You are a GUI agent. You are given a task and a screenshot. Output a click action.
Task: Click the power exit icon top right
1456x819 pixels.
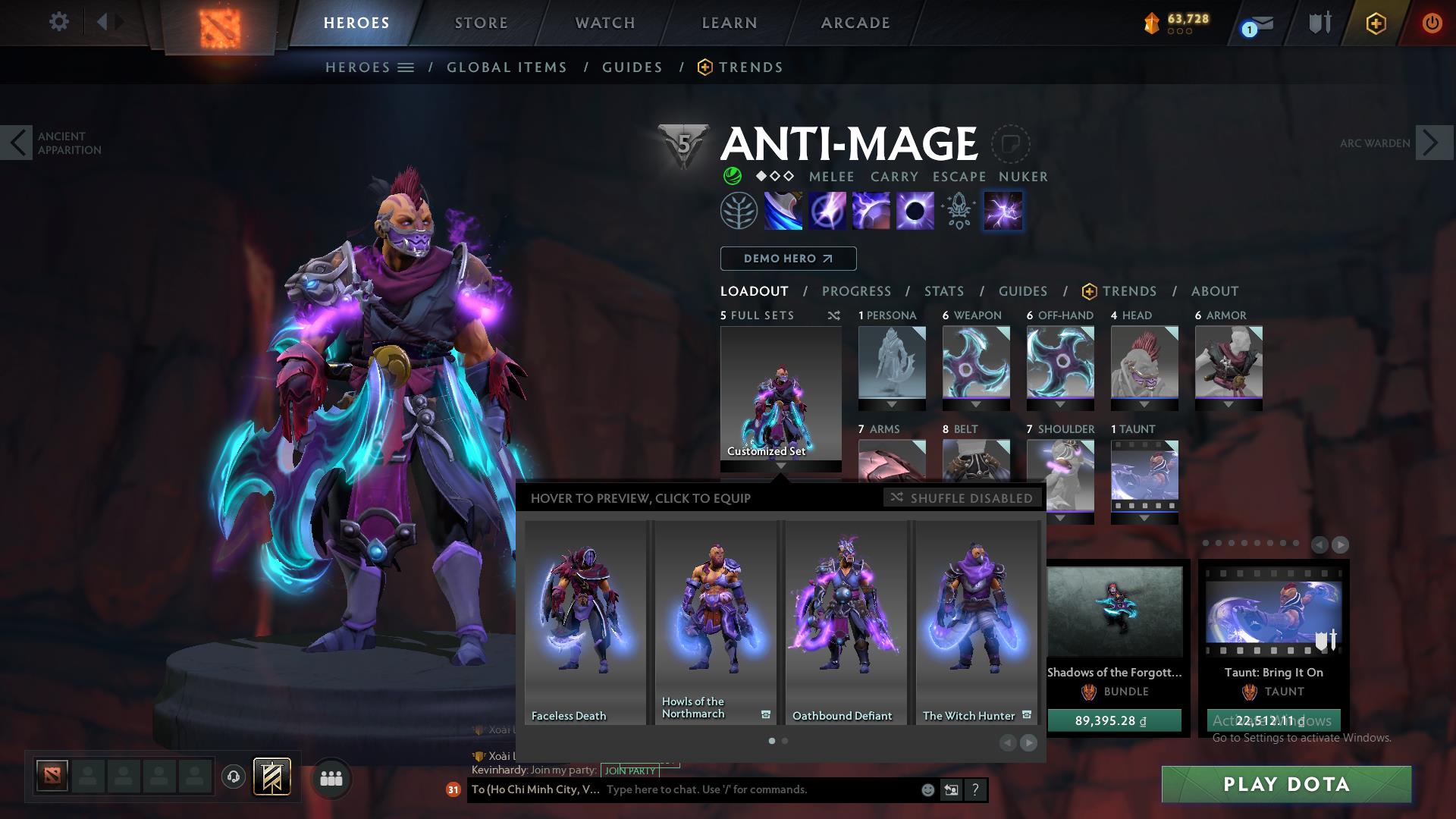1432,23
